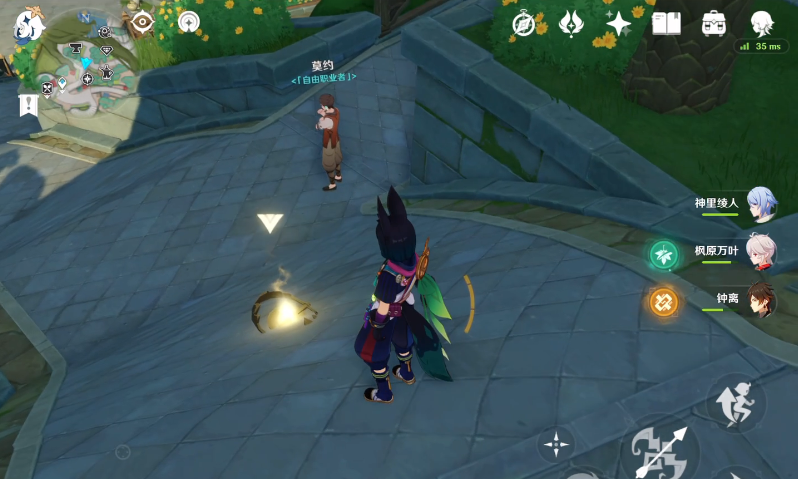Open the compass adventure icon
This screenshot has width=798, height=479.
(x=523, y=23)
